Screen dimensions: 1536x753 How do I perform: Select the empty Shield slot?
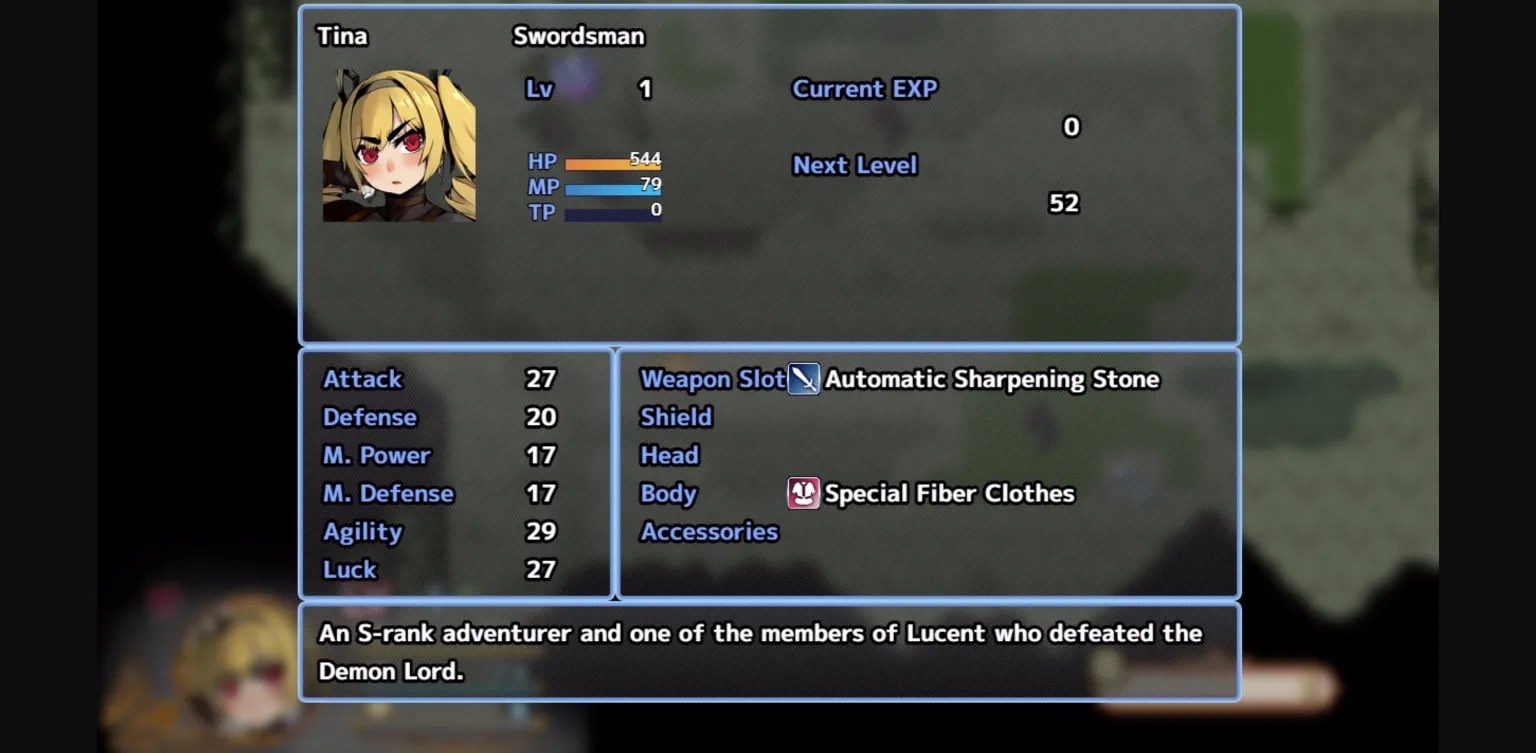point(676,417)
